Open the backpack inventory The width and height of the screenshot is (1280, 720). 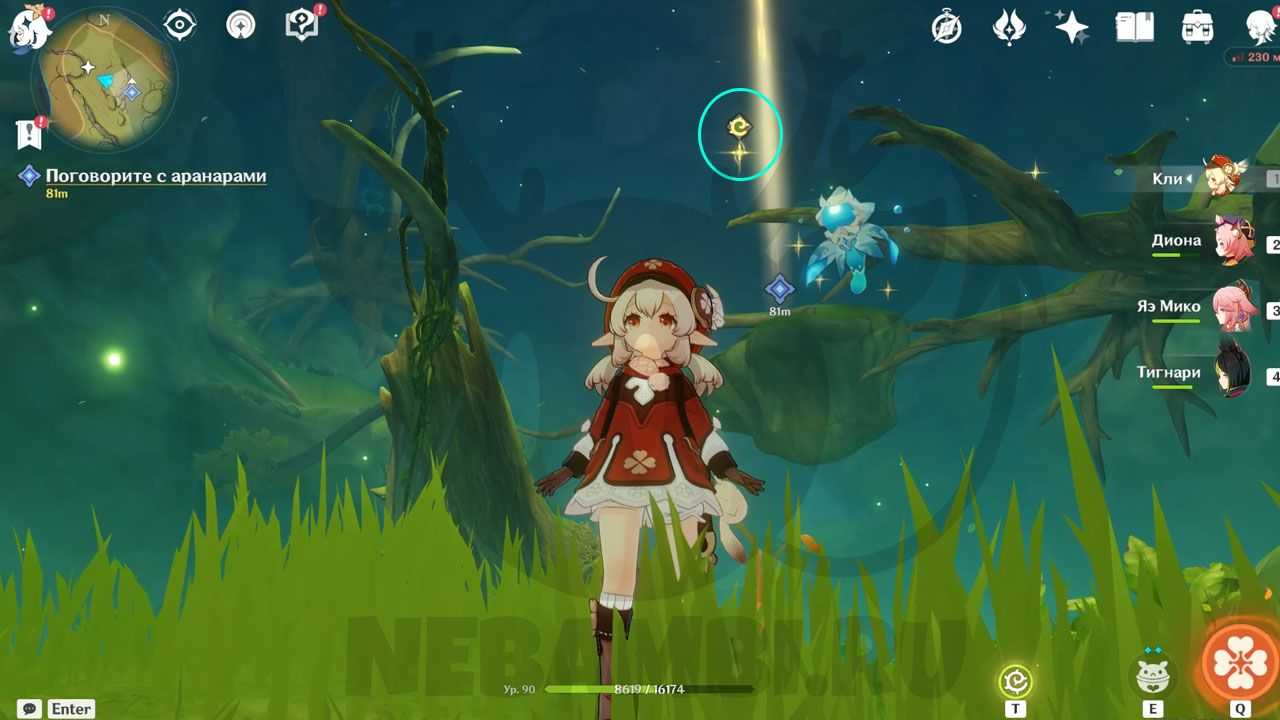[x=1197, y=27]
